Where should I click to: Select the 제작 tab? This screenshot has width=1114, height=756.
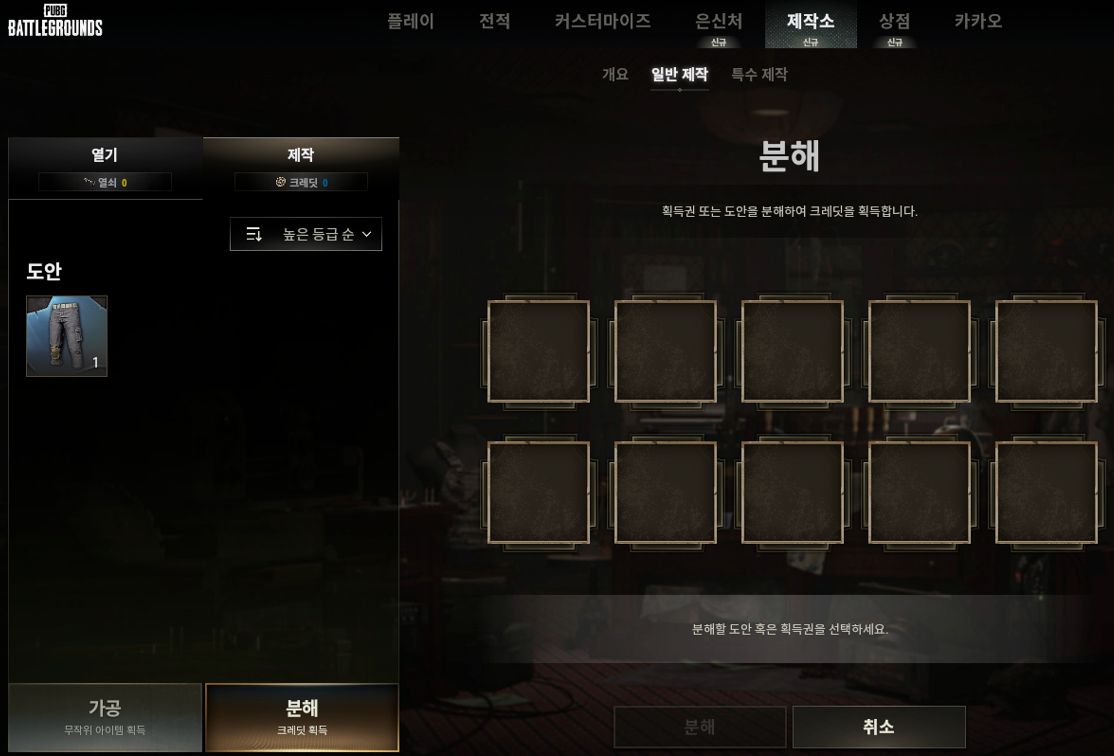pyautogui.click(x=301, y=166)
